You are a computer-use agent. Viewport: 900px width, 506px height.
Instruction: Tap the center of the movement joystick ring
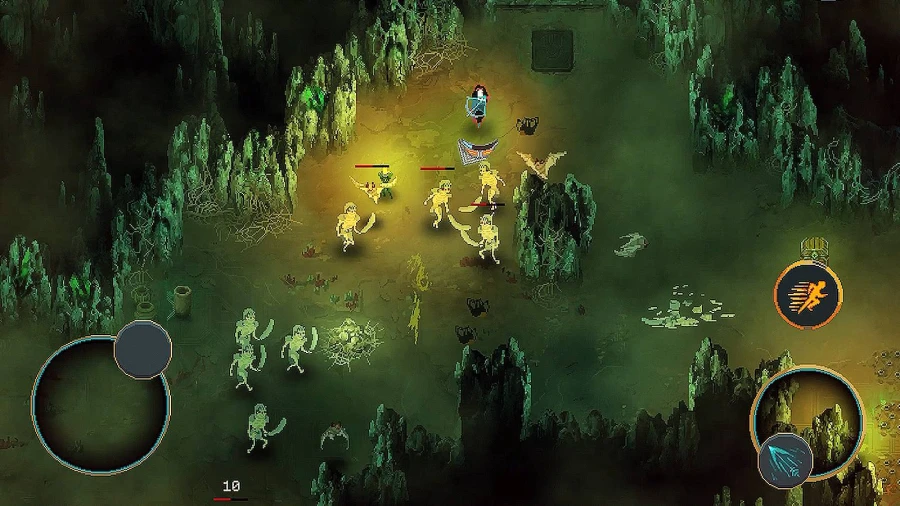click(100, 404)
